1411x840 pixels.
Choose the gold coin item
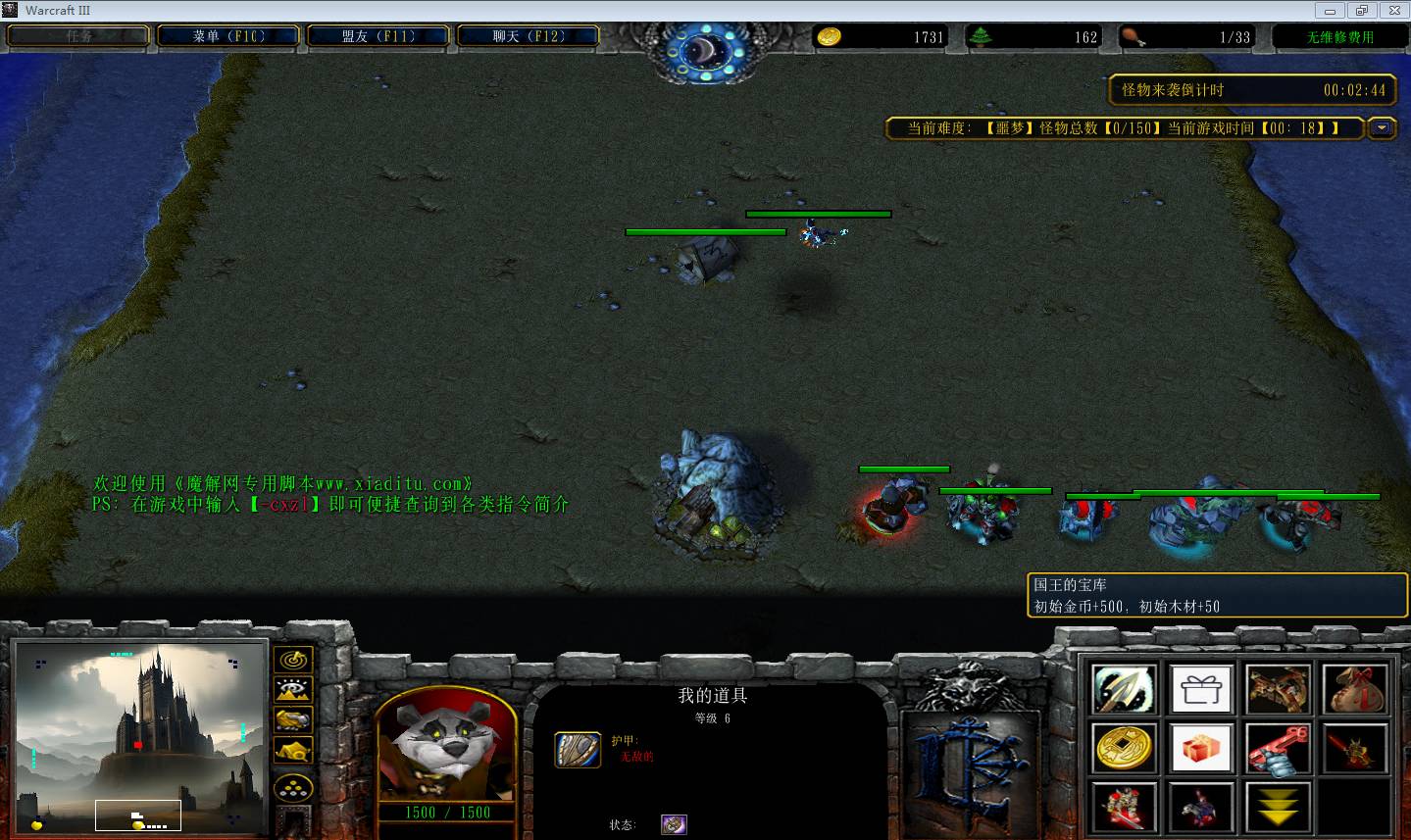1124,749
